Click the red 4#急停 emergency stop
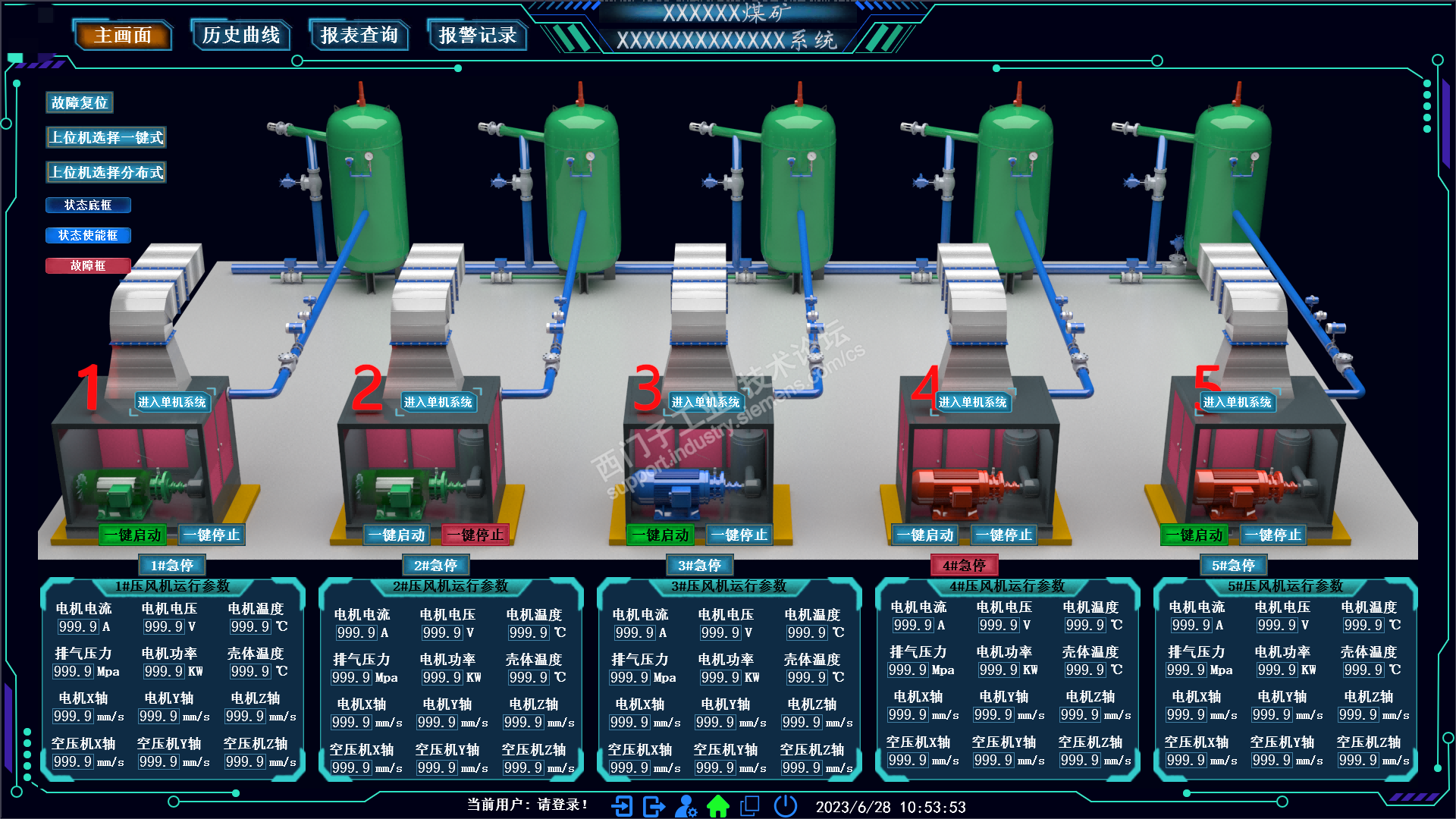The width and height of the screenshot is (1456, 819). tap(964, 565)
